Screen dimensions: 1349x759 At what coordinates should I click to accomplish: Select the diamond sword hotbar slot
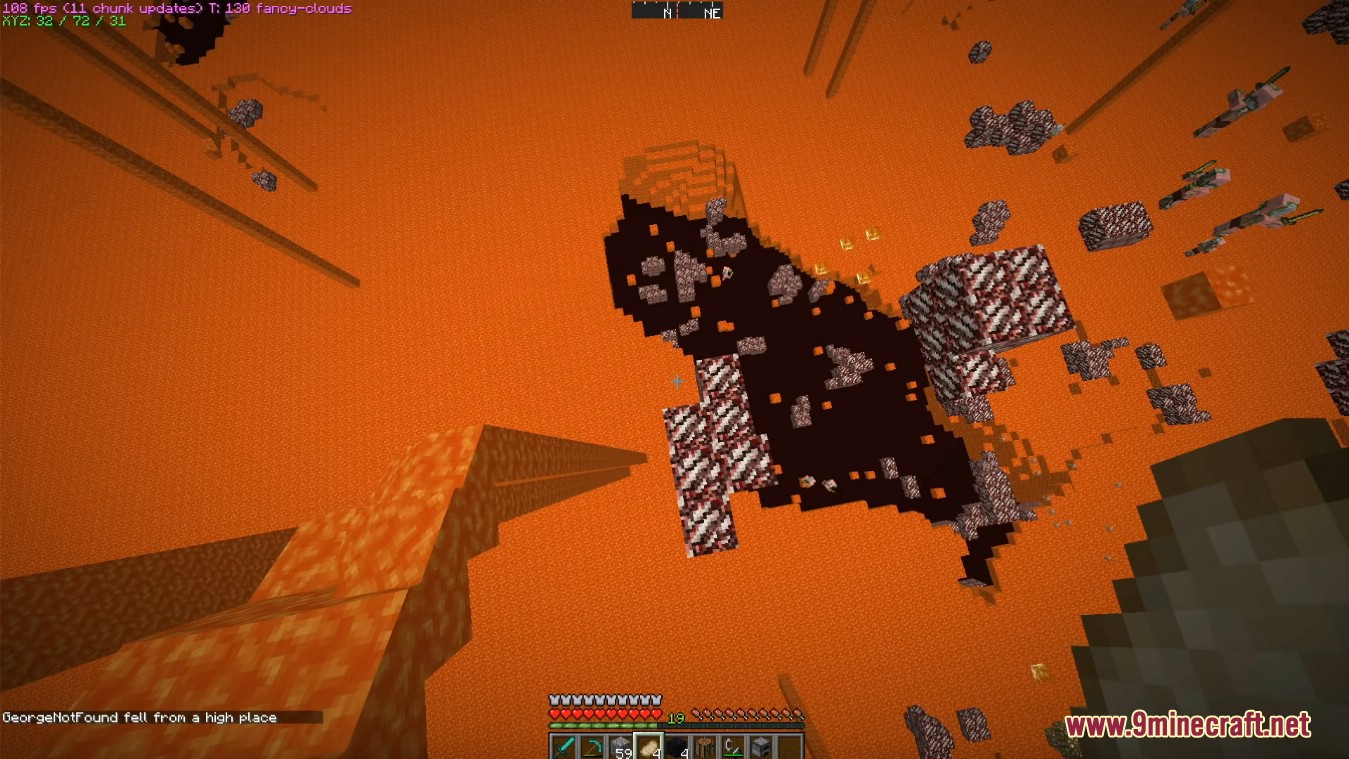(563, 747)
